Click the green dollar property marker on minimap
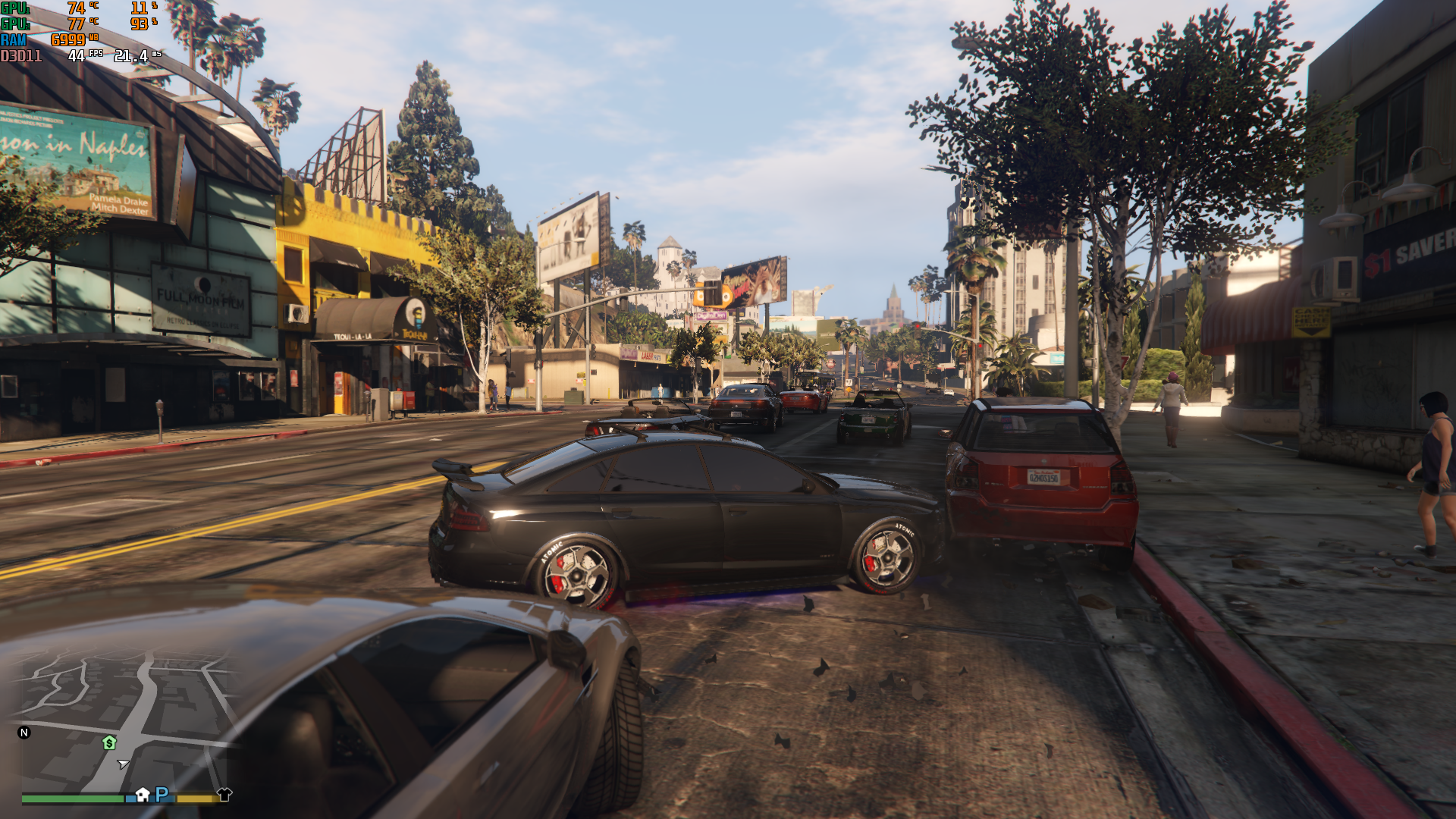This screenshot has height=819, width=1456. (109, 742)
